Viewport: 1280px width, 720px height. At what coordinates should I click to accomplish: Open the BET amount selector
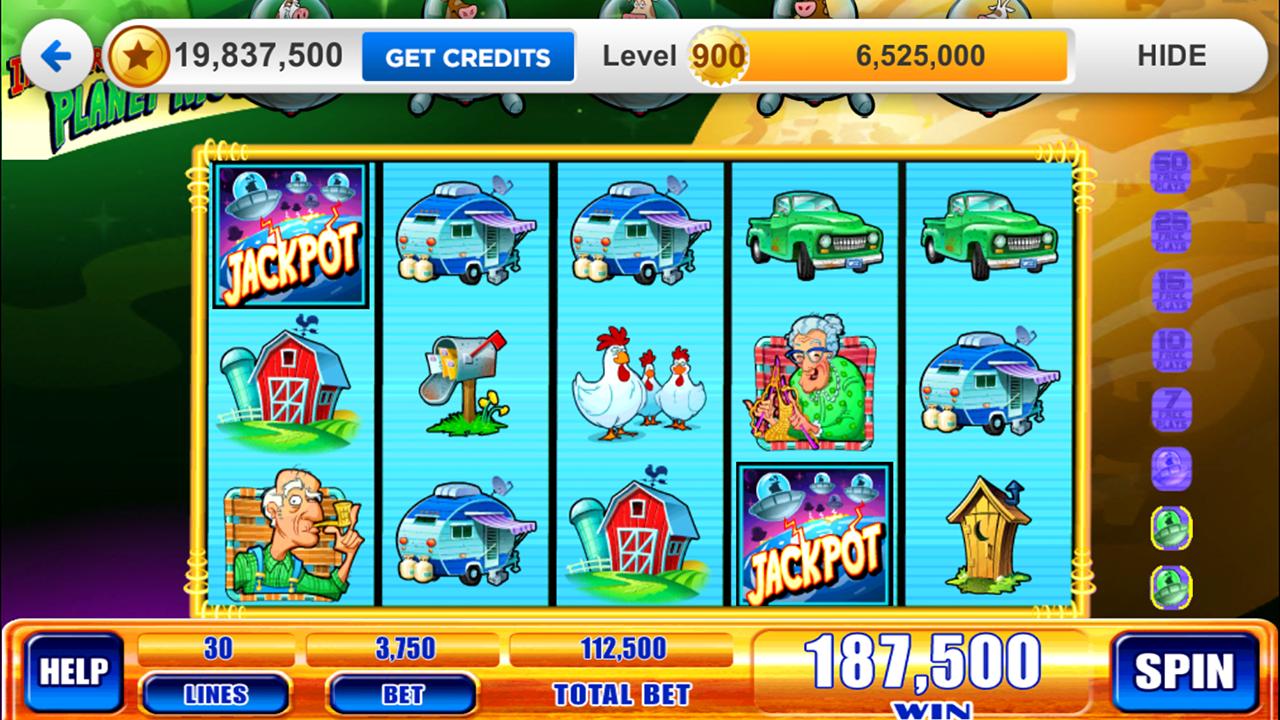click(400, 695)
